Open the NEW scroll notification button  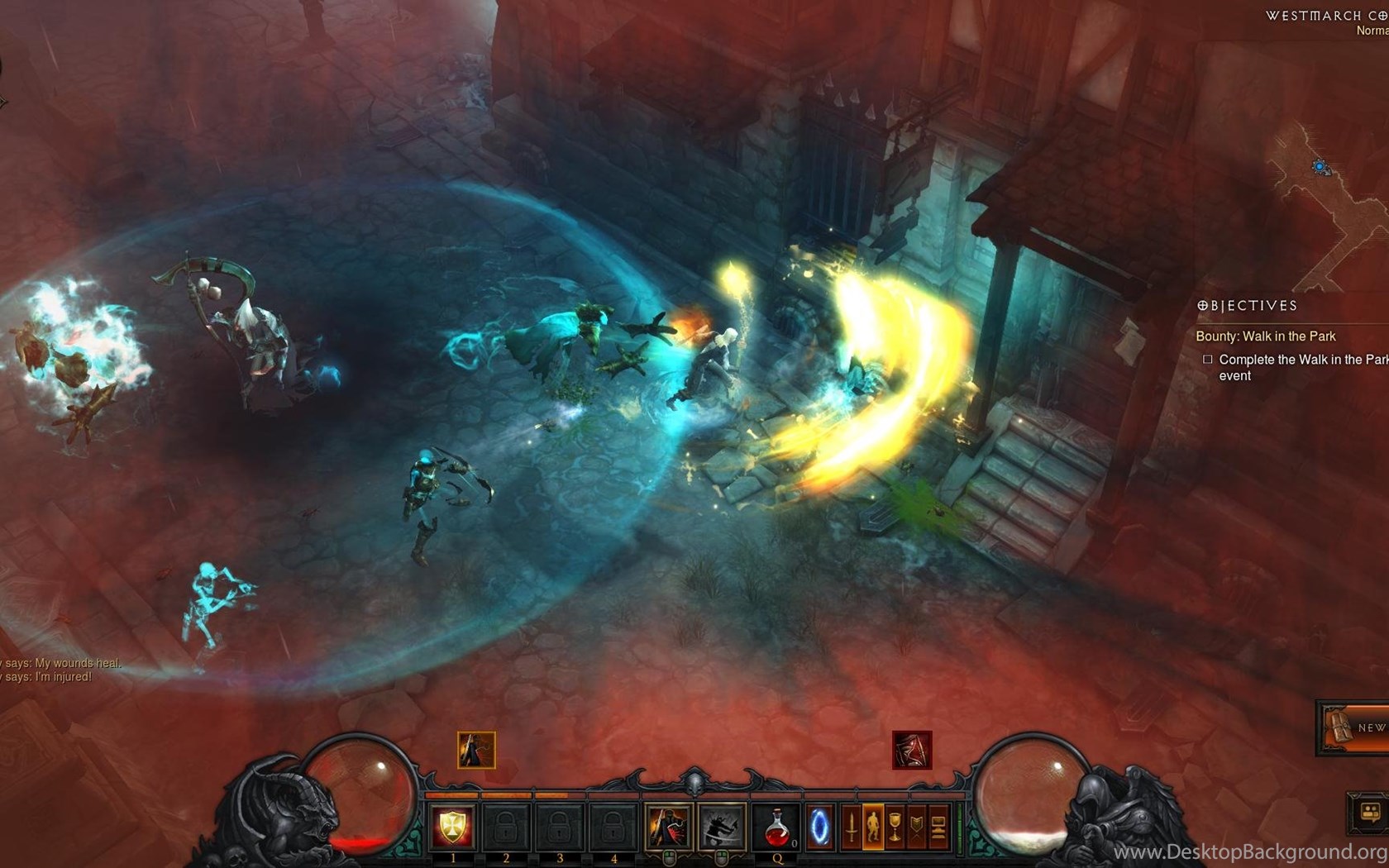pyautogui.click(x=1353, y=727)
